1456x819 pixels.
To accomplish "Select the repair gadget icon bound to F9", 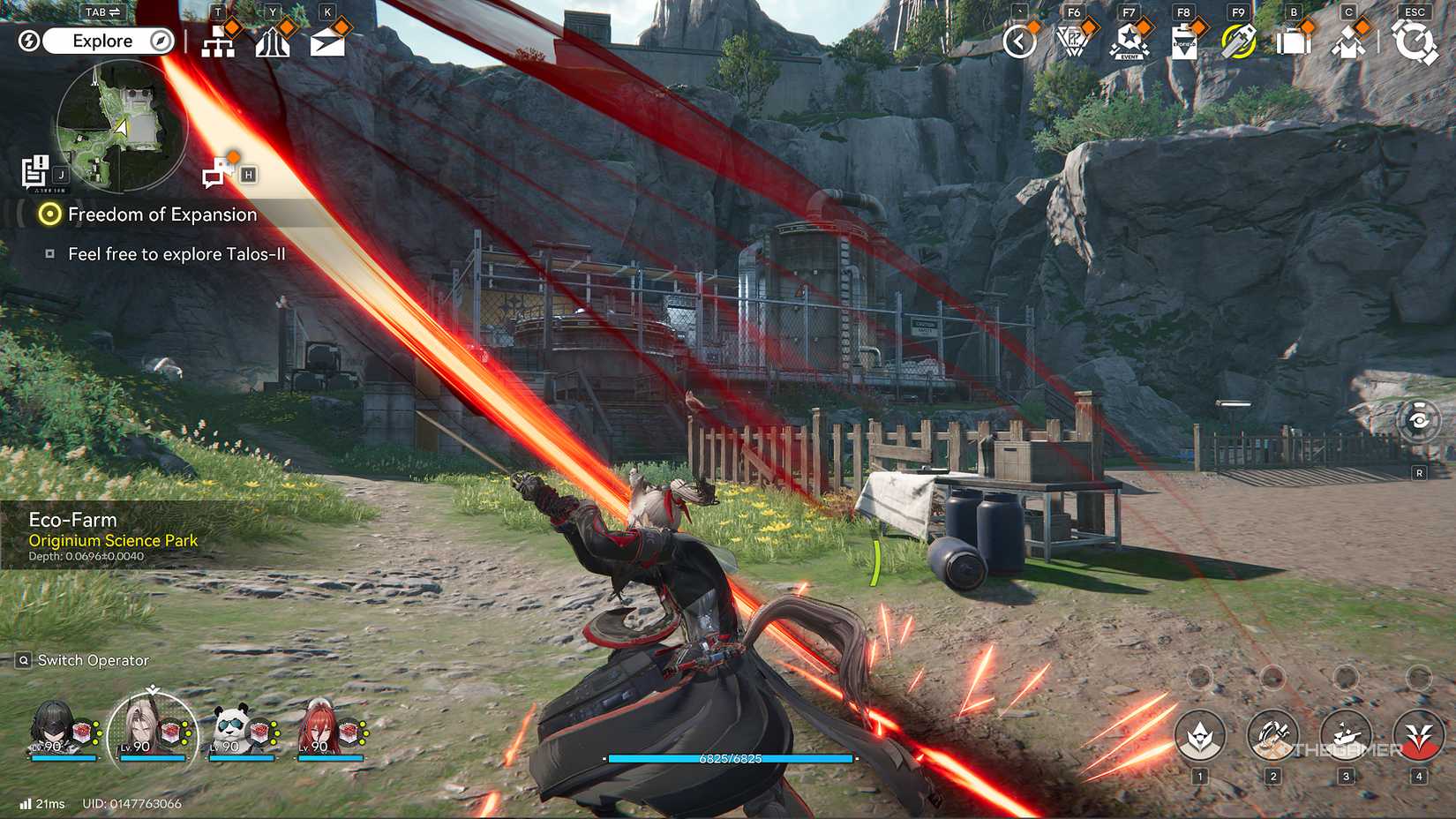I will coord(1239,40).
